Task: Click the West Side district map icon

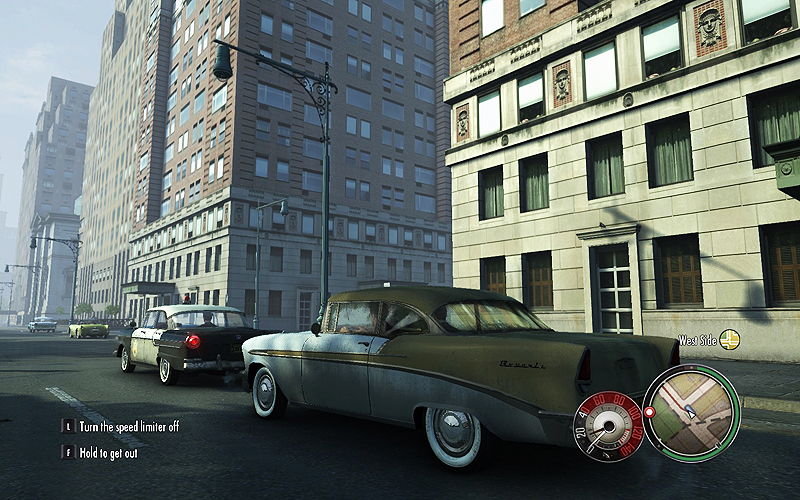Action: click(729, 340)
